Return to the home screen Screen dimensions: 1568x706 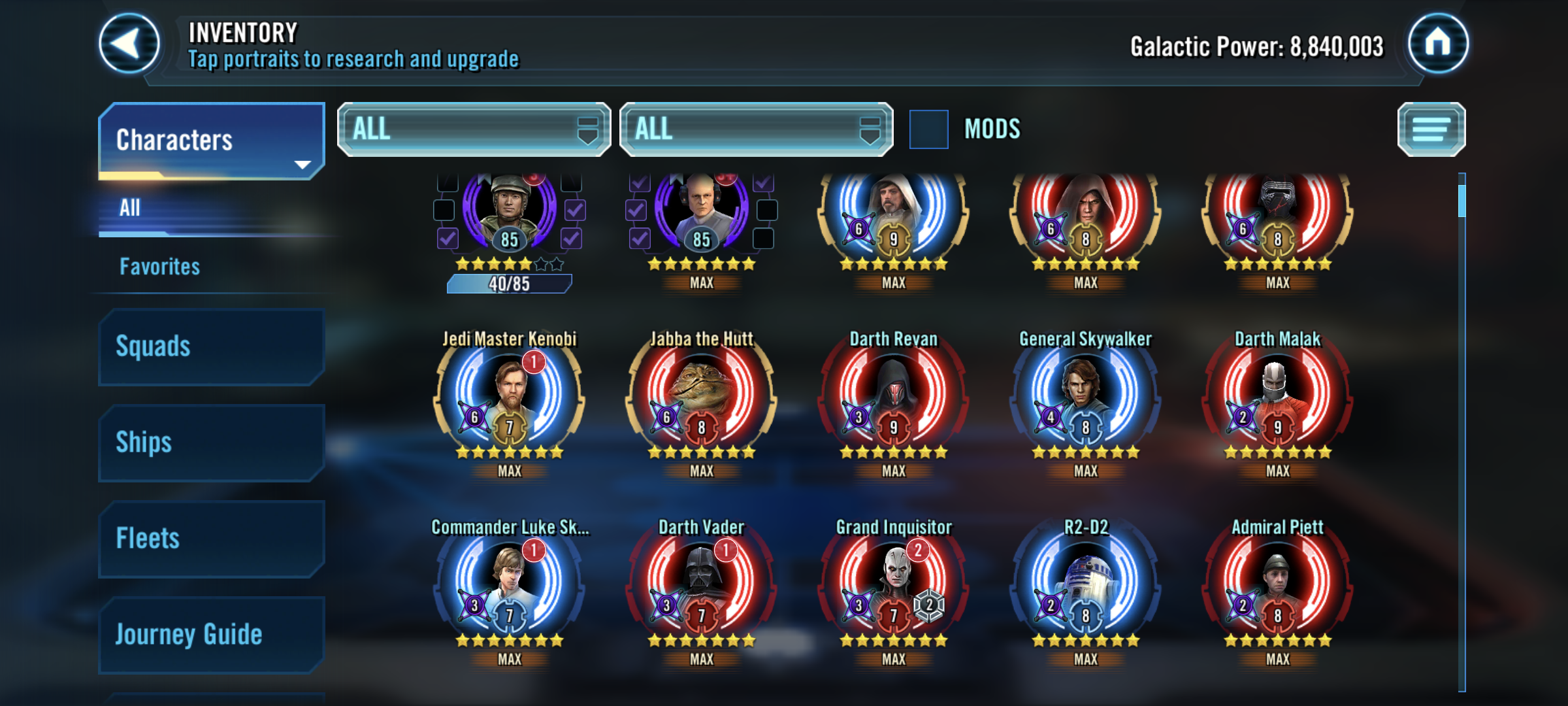(1437, 44)
